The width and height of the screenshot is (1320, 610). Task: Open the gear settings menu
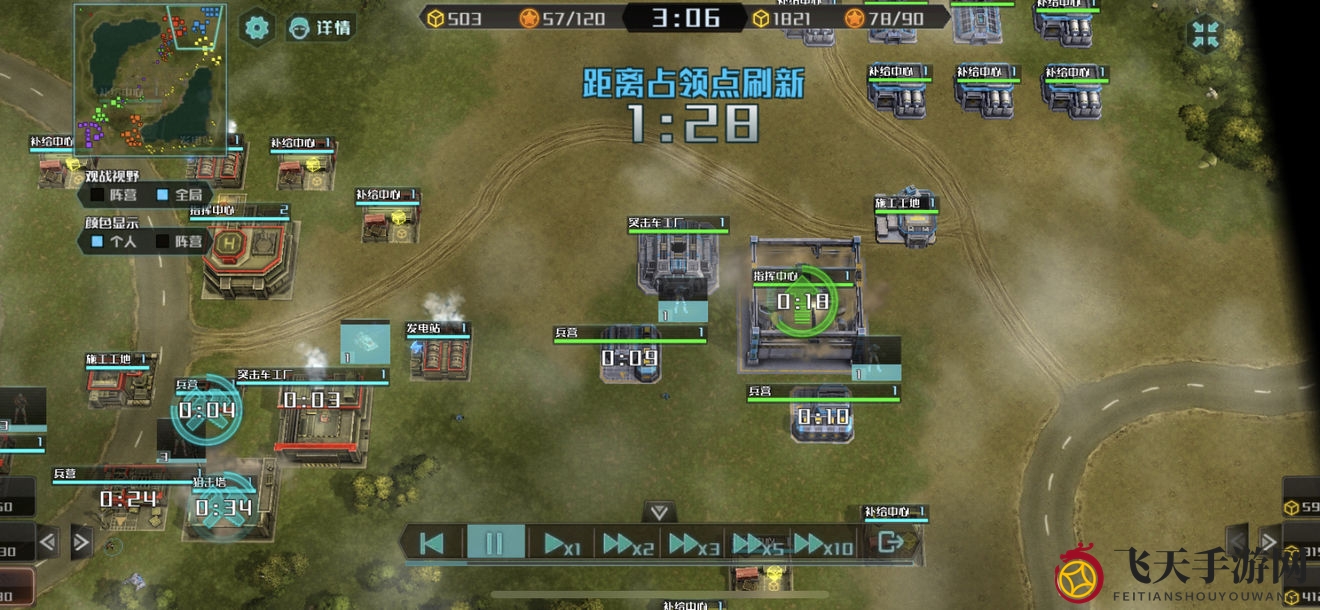click(258, 27)
